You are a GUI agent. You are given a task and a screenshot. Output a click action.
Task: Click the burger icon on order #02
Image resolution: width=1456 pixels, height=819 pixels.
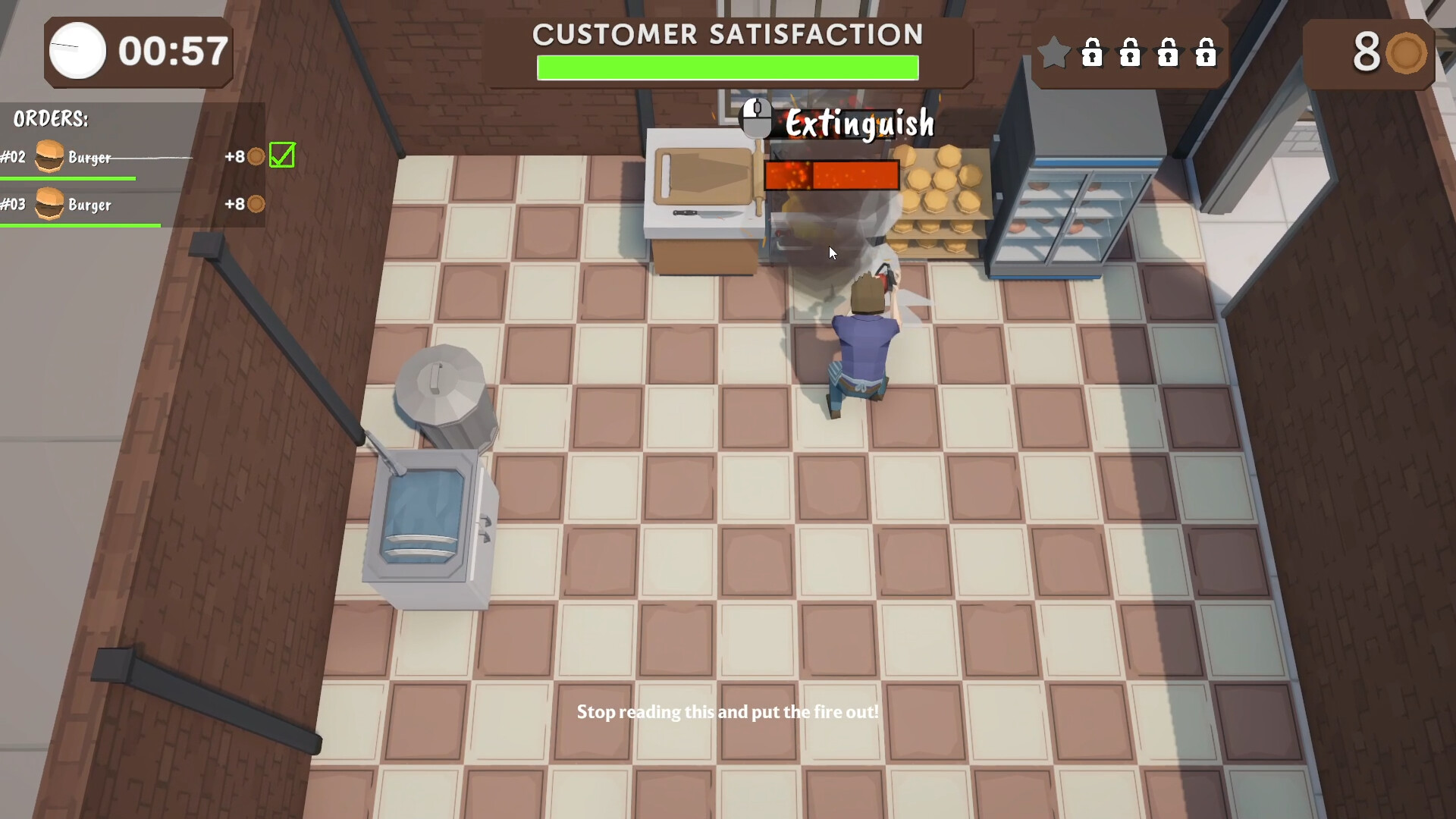(x=51, y=156)
